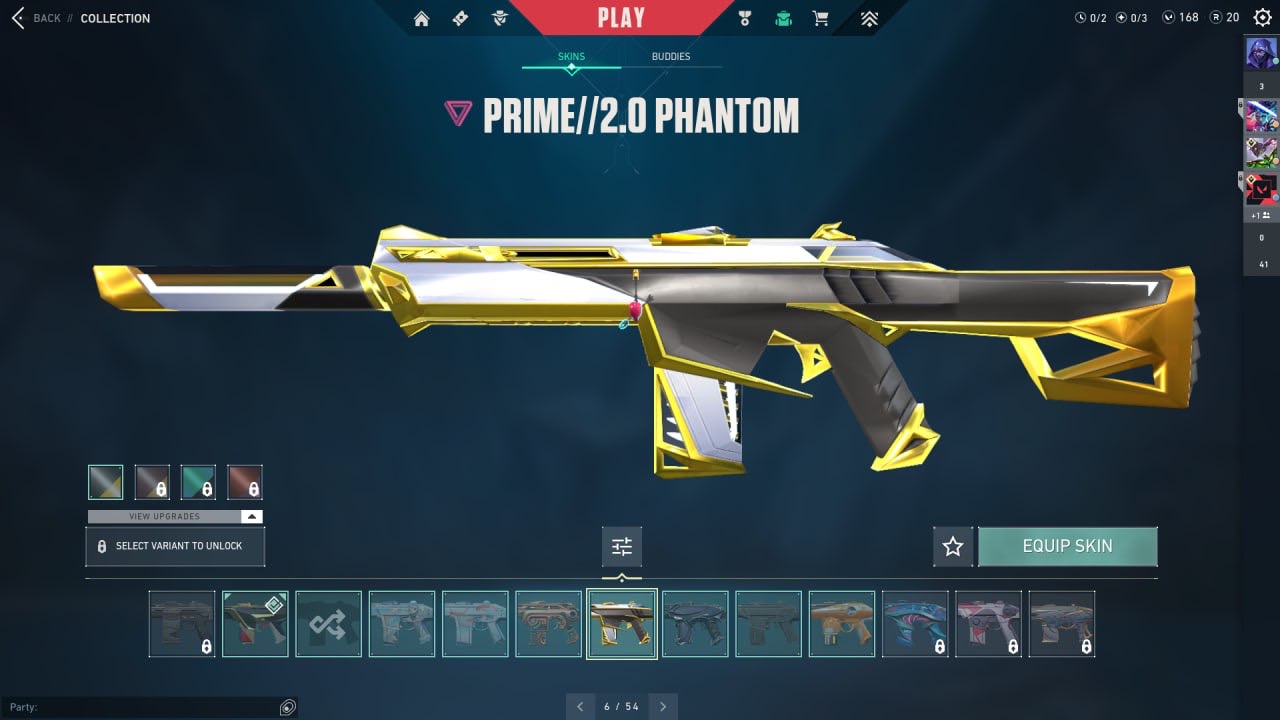Select the orange Phantom skin thumbnail
This screenshot has width=1280, height=720.
click(842, 624)
